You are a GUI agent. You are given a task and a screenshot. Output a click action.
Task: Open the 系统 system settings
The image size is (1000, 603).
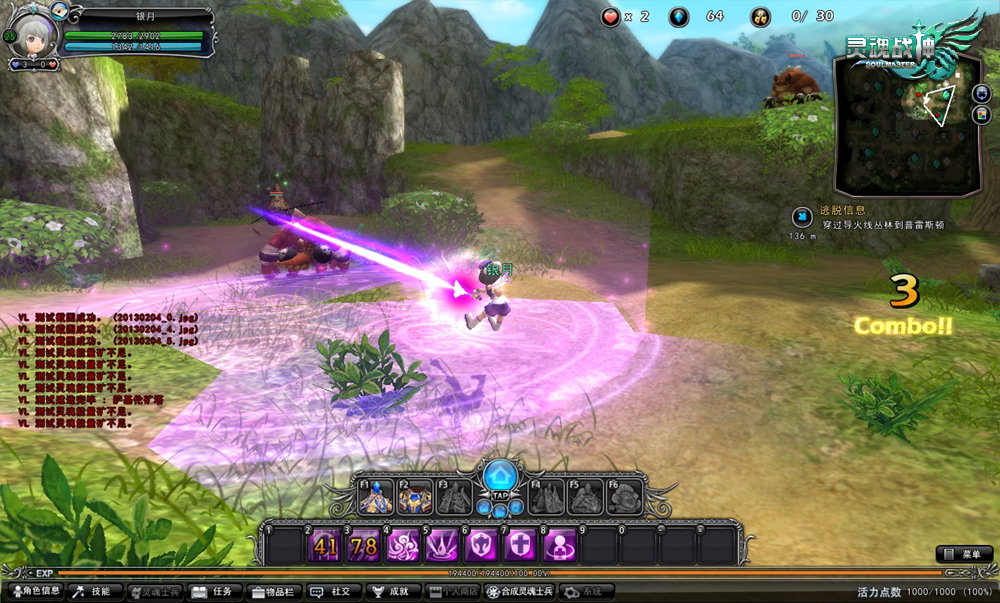[586, 592]
